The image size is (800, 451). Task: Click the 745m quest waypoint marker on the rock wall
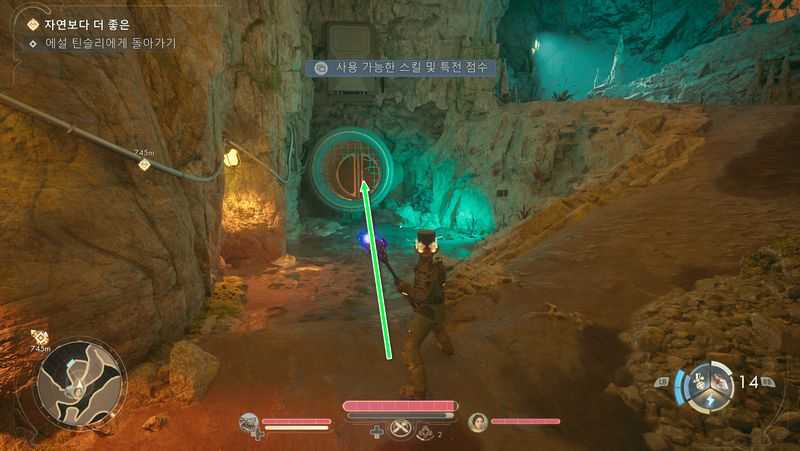pos(145,163)
